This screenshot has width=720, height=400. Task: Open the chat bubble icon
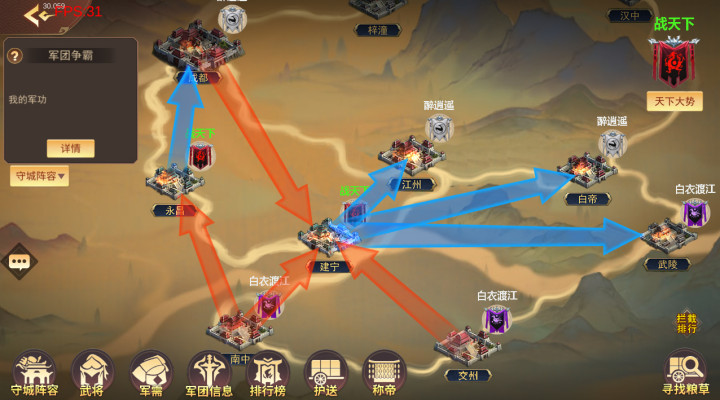19,261
